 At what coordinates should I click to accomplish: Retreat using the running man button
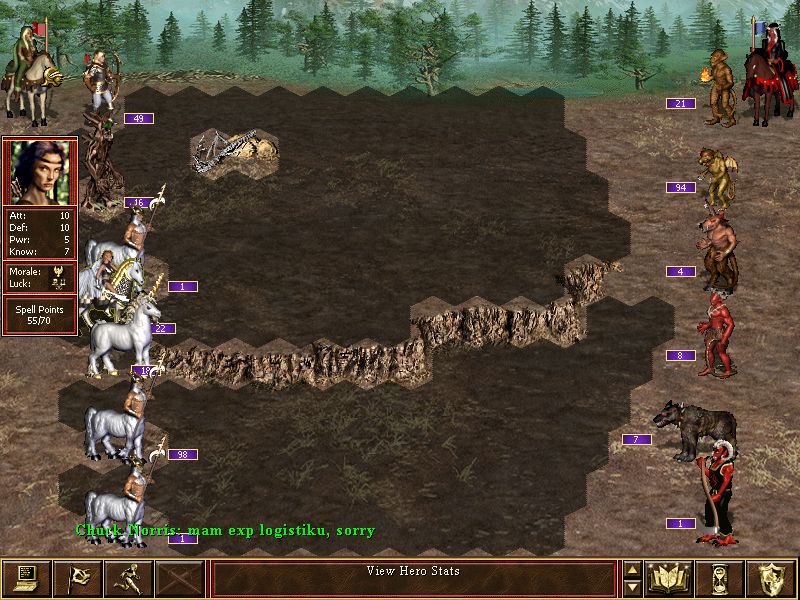128,578
